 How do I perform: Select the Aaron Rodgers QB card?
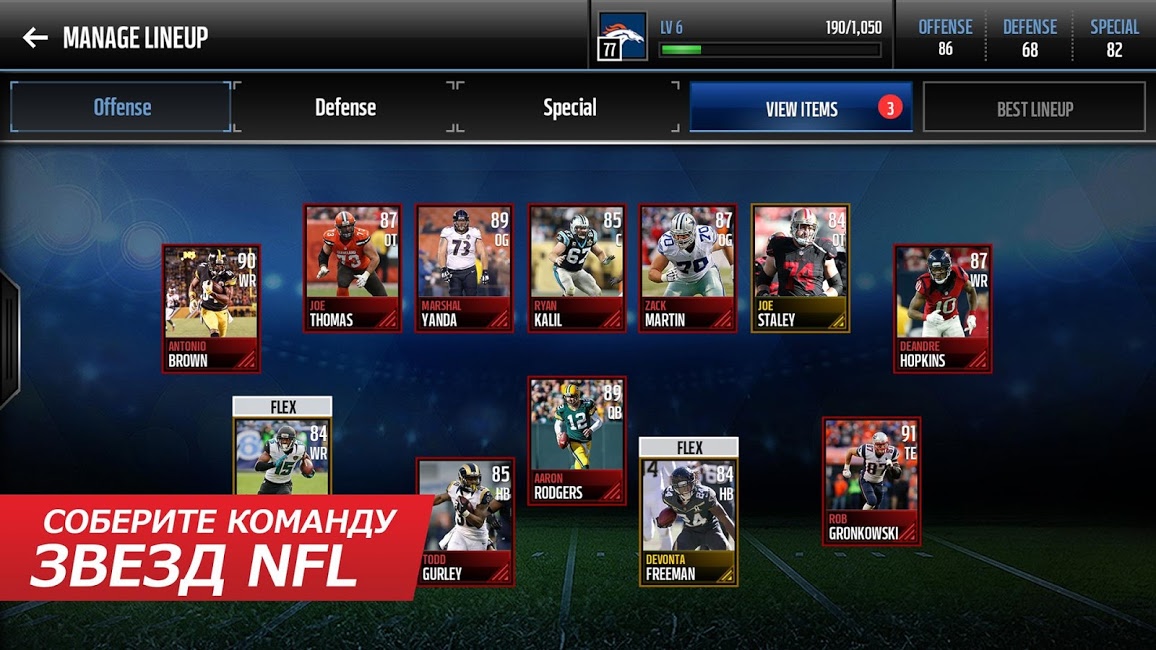[x=577, y=440]
